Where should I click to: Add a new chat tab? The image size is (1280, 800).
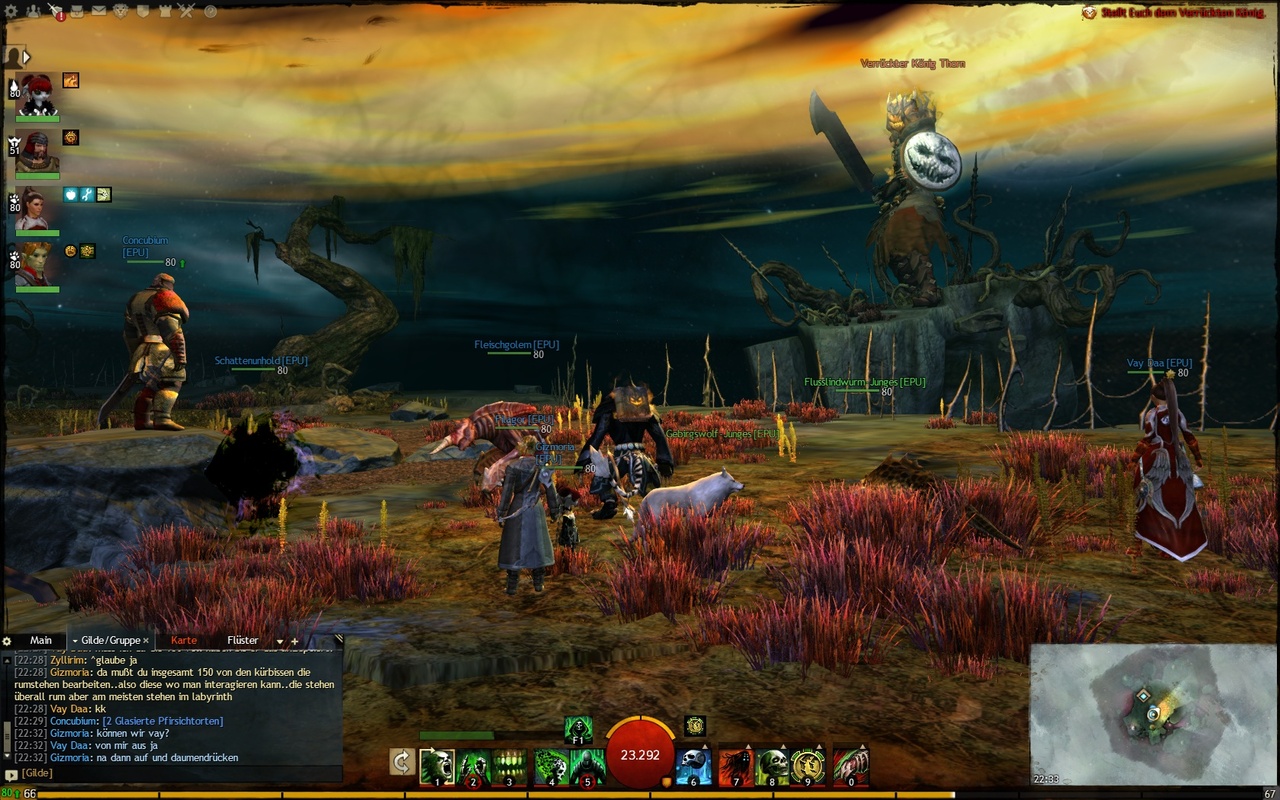(x=295, y=641)
